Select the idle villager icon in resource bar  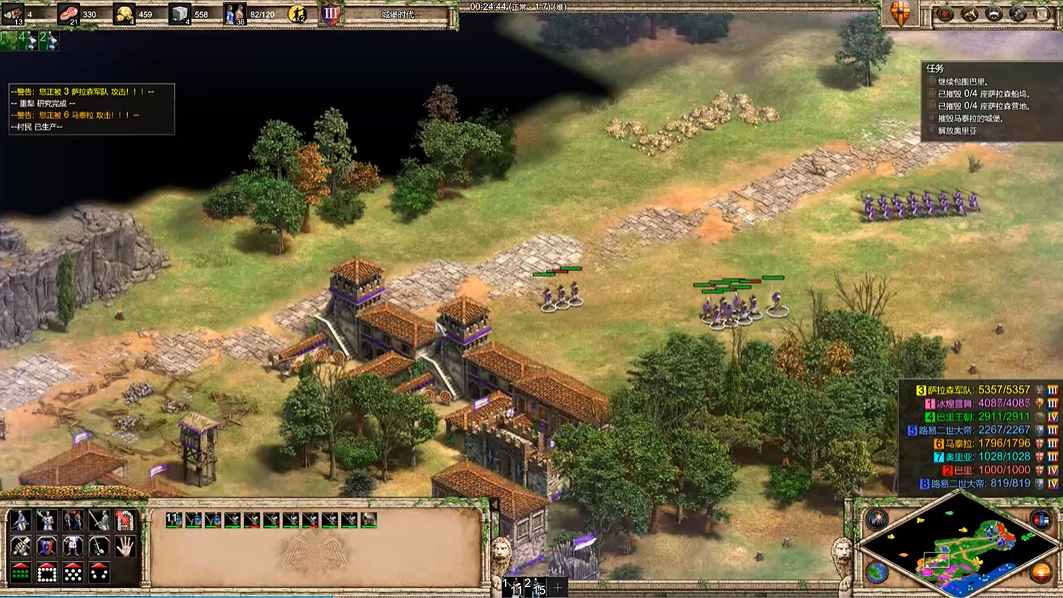[298, 14]
